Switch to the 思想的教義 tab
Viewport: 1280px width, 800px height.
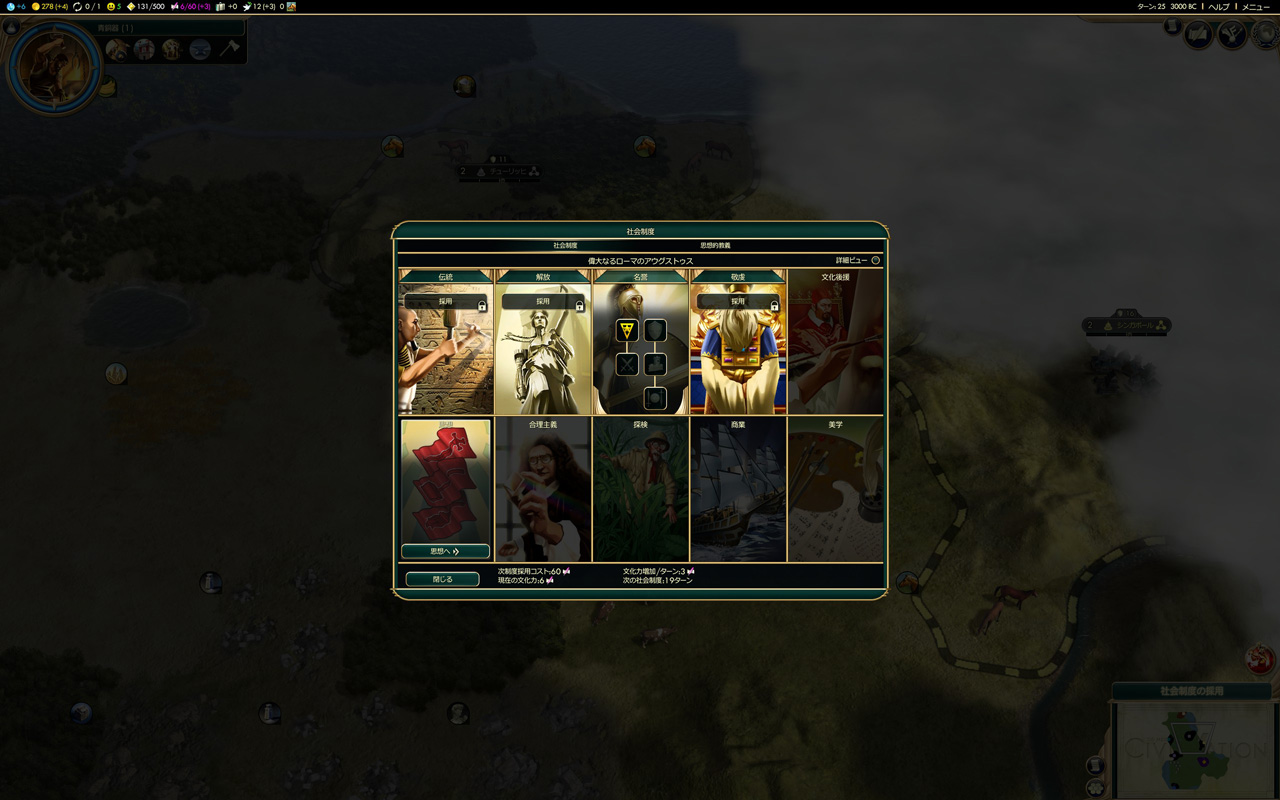click(715, 245)
